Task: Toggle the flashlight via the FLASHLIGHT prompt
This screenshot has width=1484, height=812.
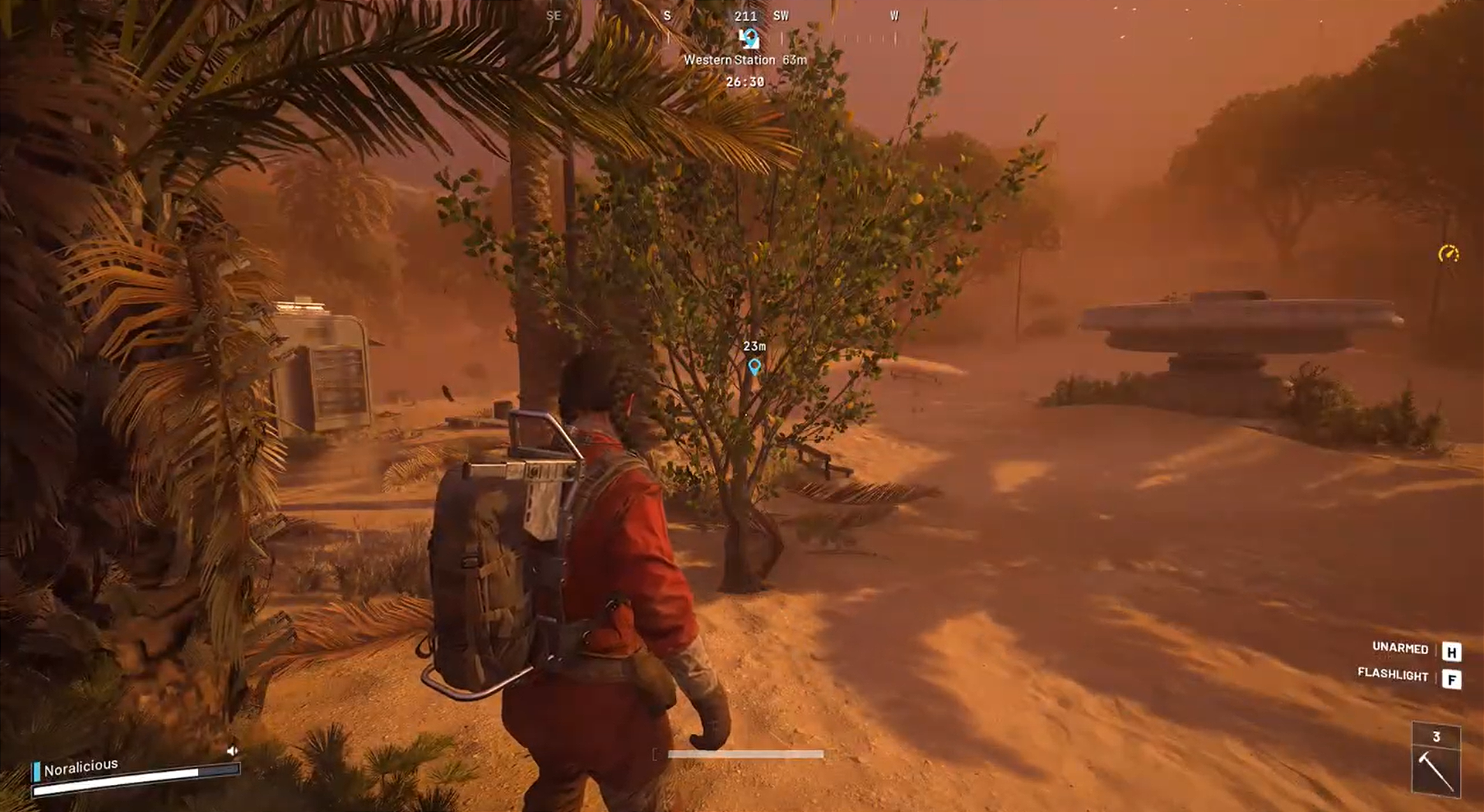Action: (1394, 675)
